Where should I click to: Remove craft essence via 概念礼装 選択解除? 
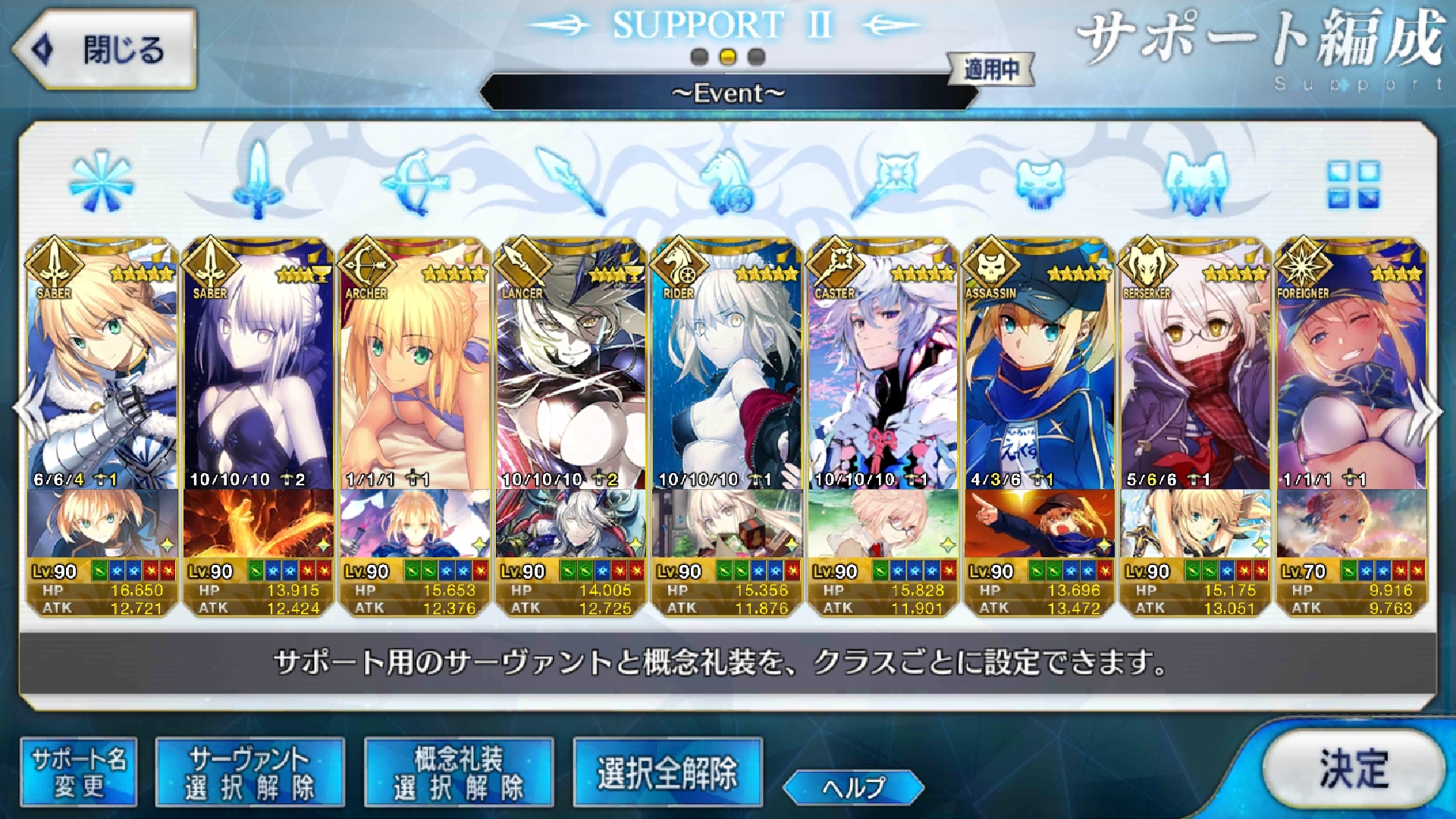[x=459, y=773]
